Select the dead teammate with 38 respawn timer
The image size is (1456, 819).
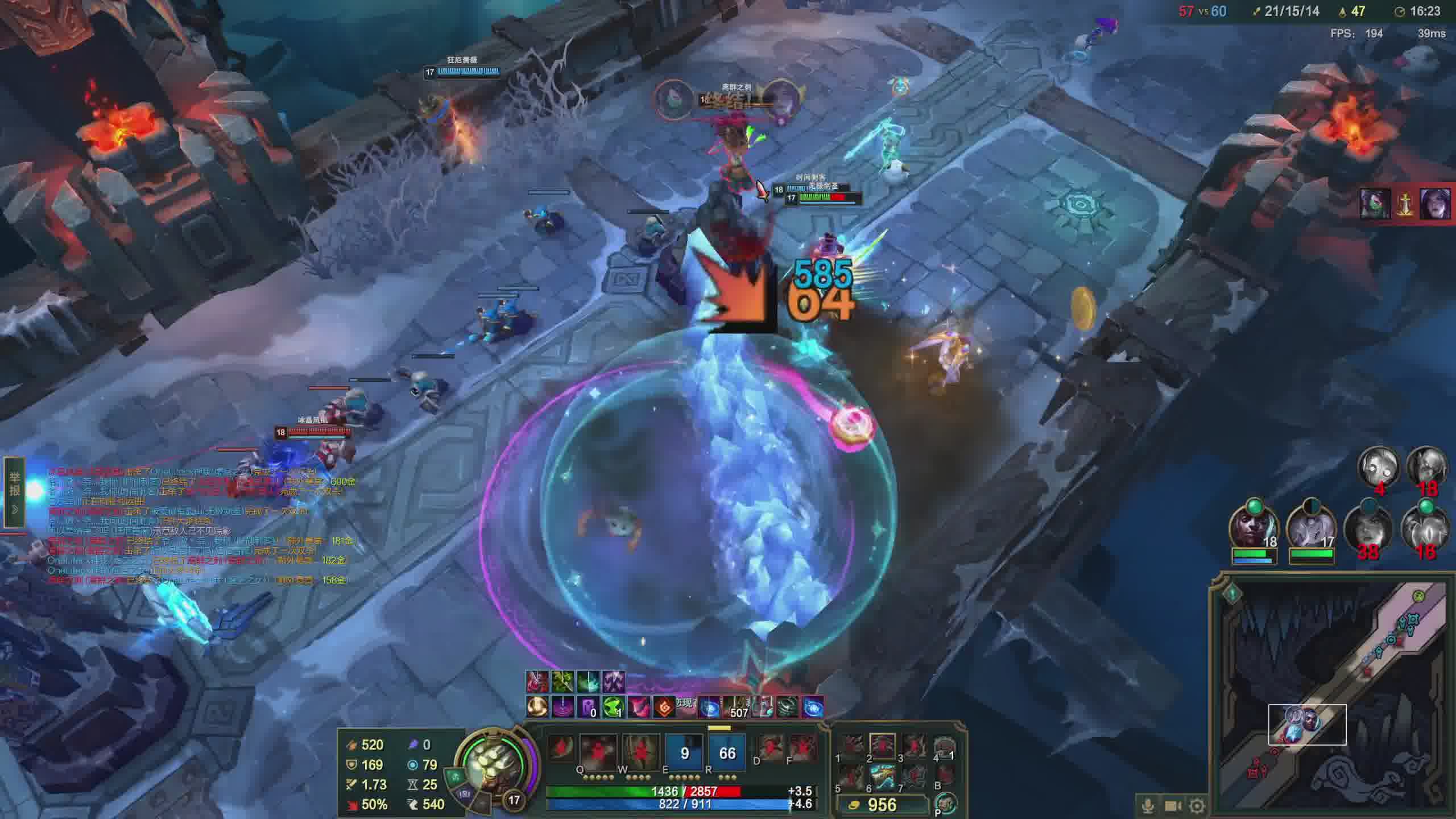pos(1368,527)
